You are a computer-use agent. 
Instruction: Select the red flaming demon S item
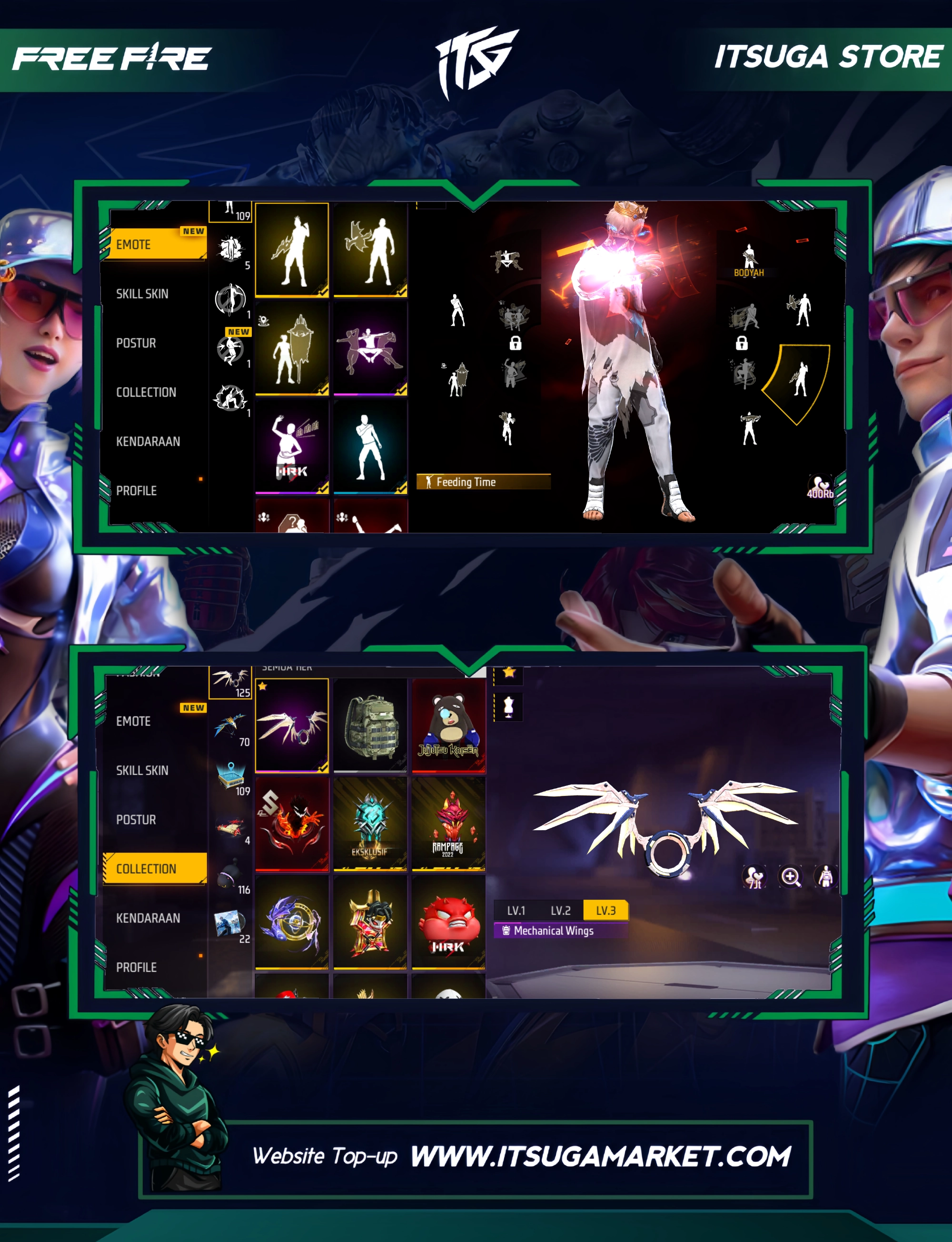click(292, 824)
